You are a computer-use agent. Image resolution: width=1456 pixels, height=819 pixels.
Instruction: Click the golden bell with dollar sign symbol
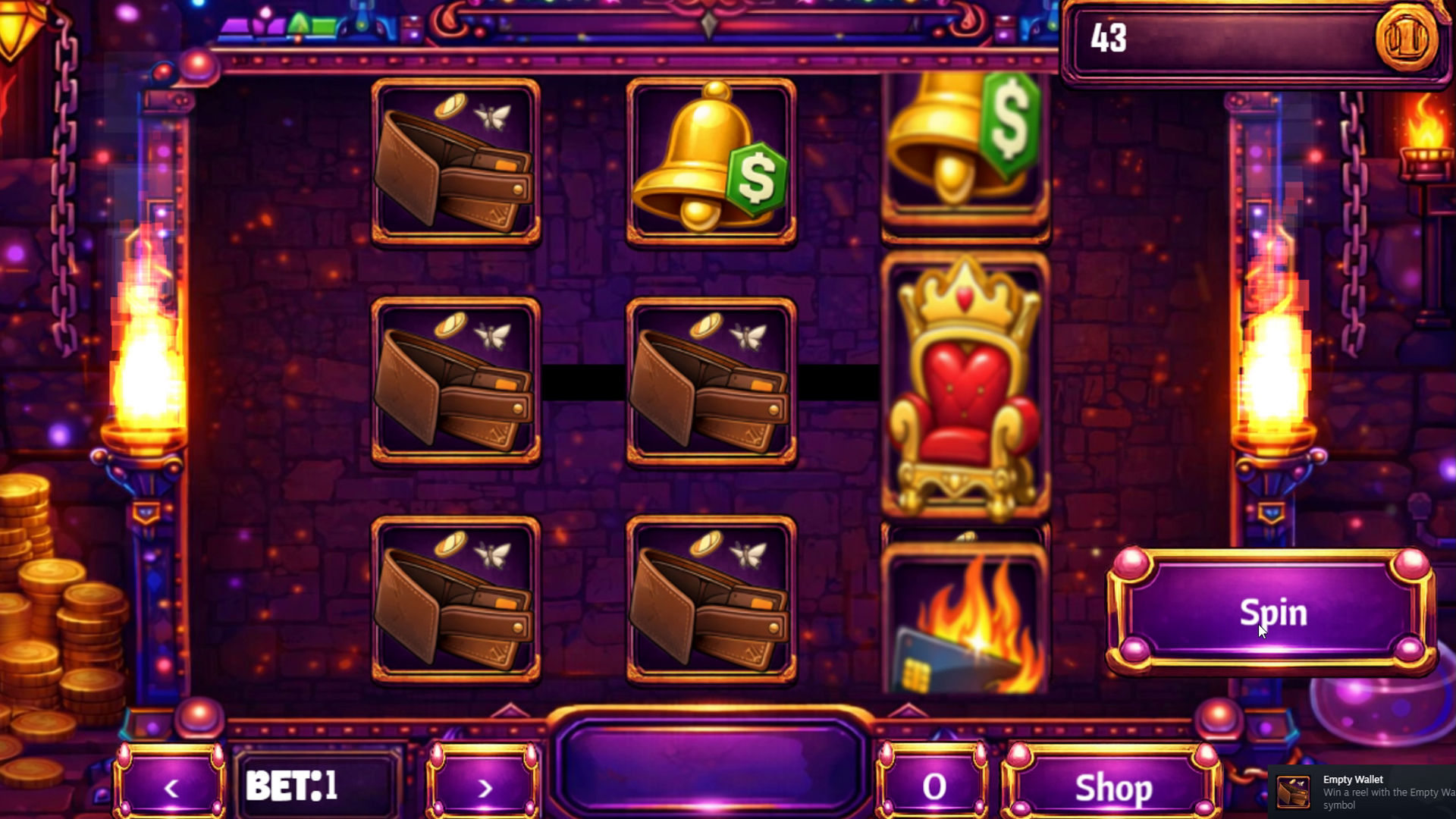(709, 161)
